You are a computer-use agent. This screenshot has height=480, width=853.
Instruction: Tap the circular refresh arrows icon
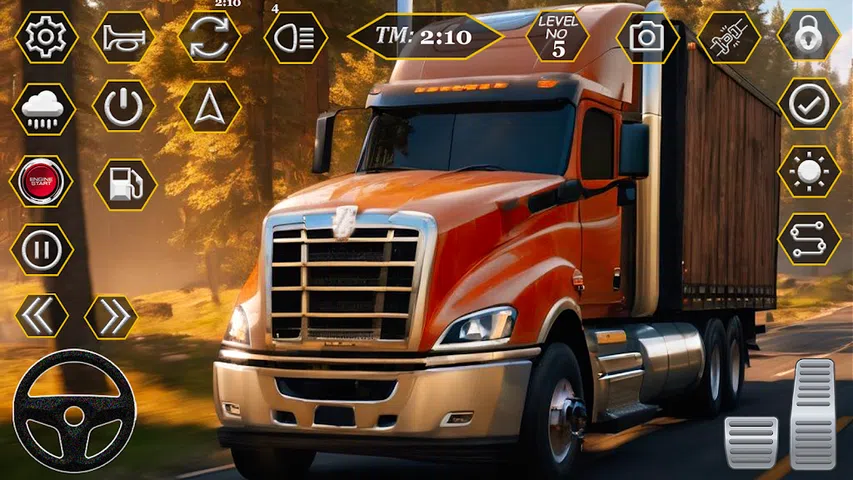(209, 38)
